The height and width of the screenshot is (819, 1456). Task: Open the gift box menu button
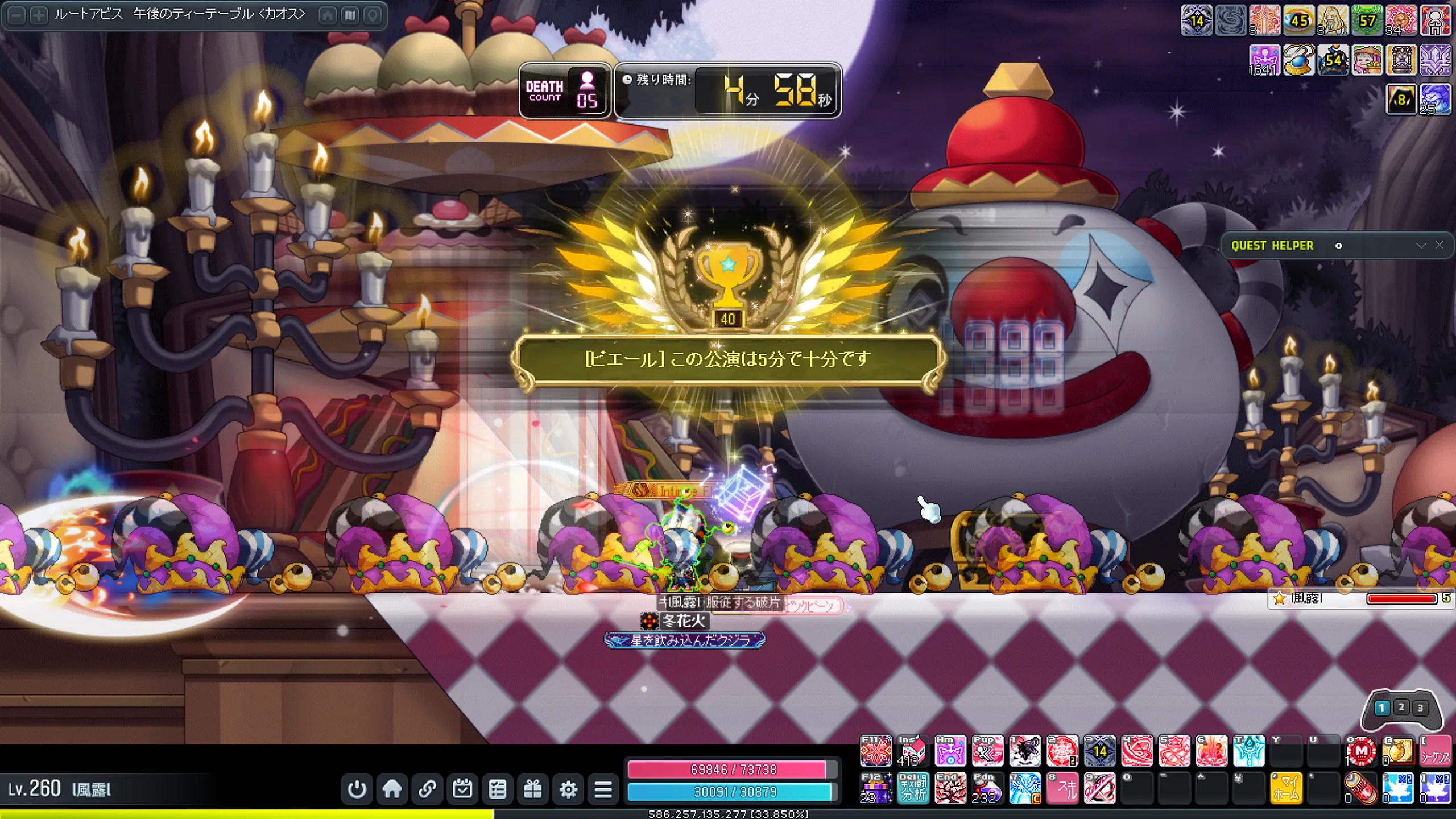click(533, 789)
